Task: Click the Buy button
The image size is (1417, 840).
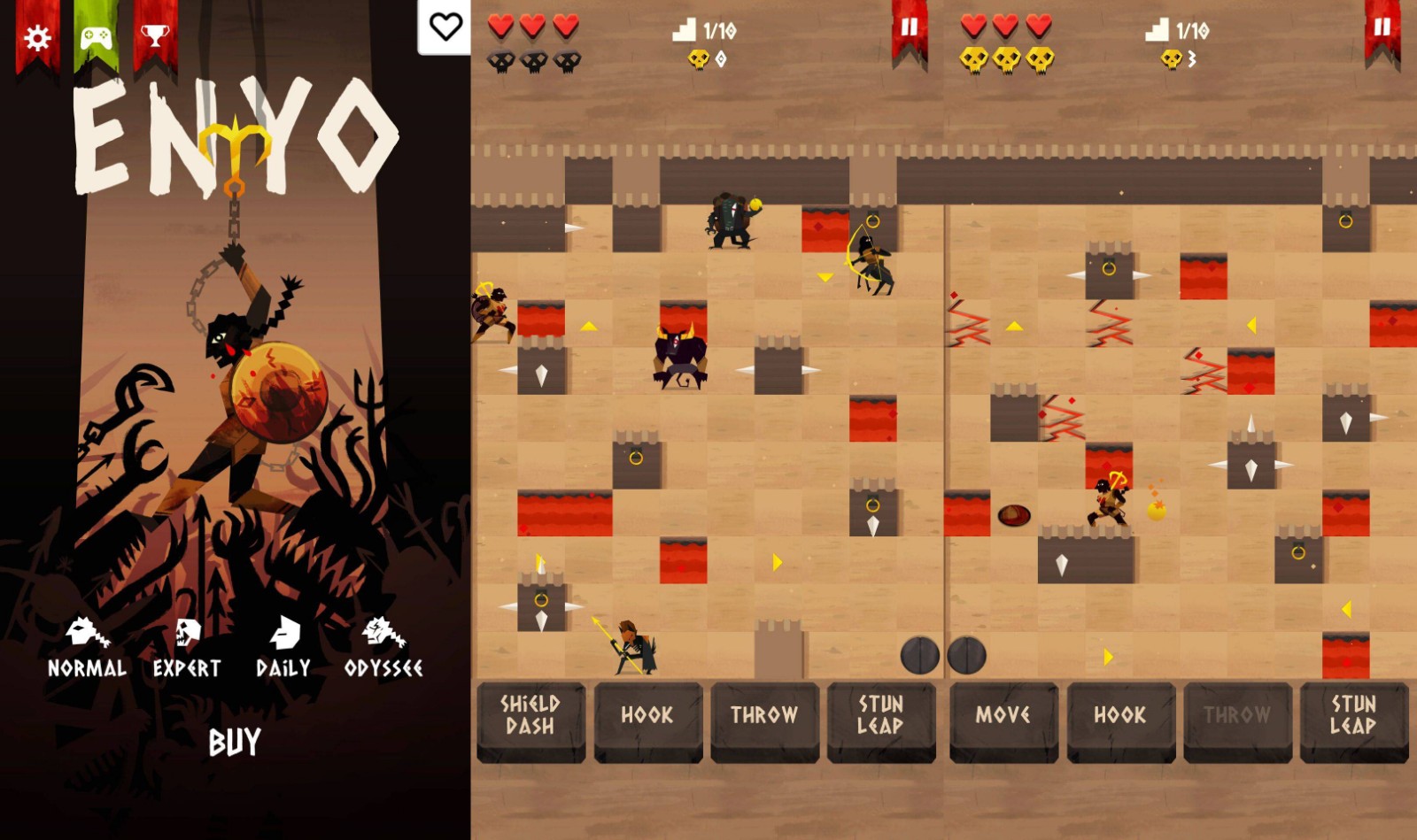Action: 235,742
